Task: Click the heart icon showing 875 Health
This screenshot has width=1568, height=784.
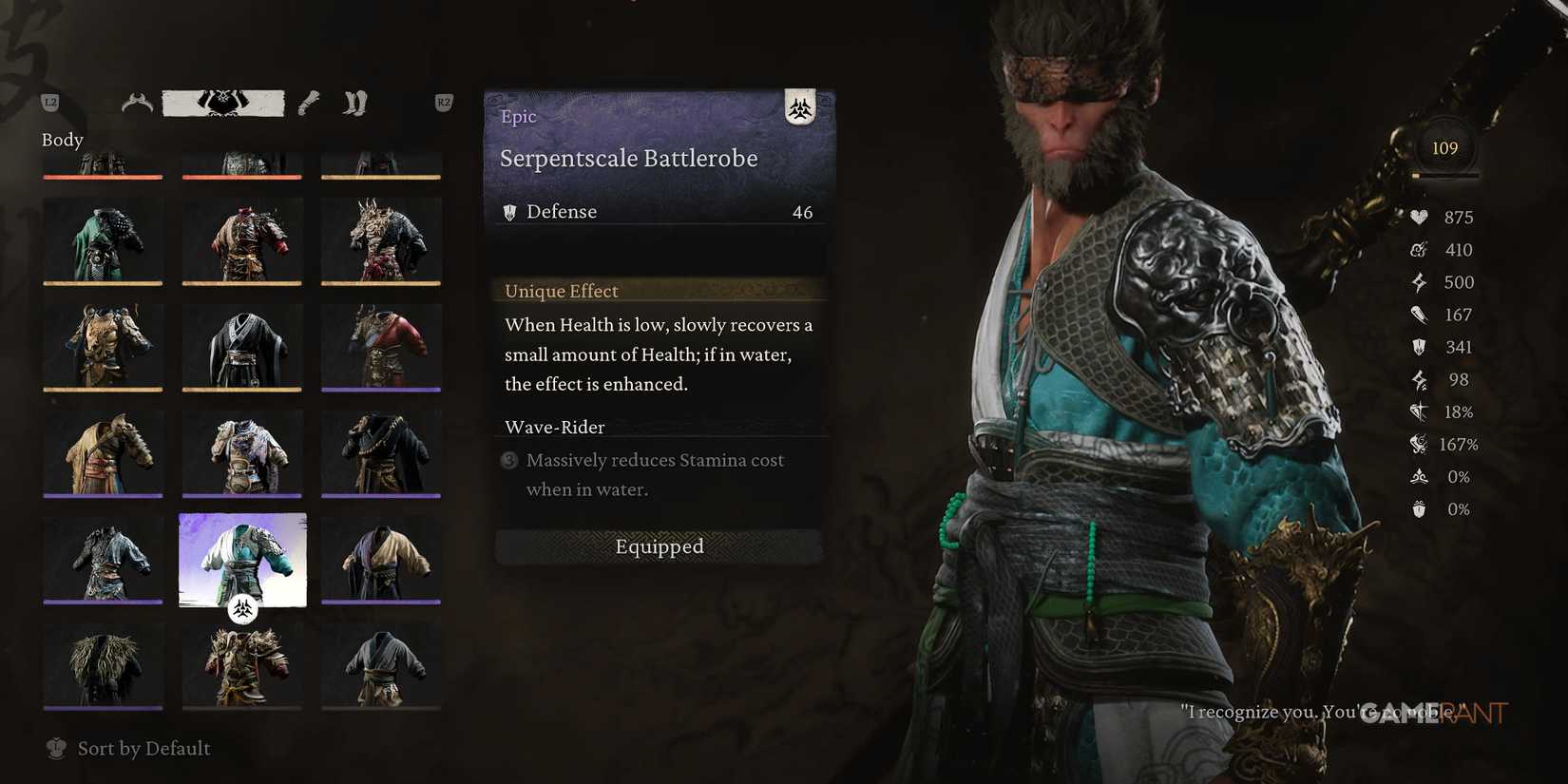Action: [x=1418, y=217]
